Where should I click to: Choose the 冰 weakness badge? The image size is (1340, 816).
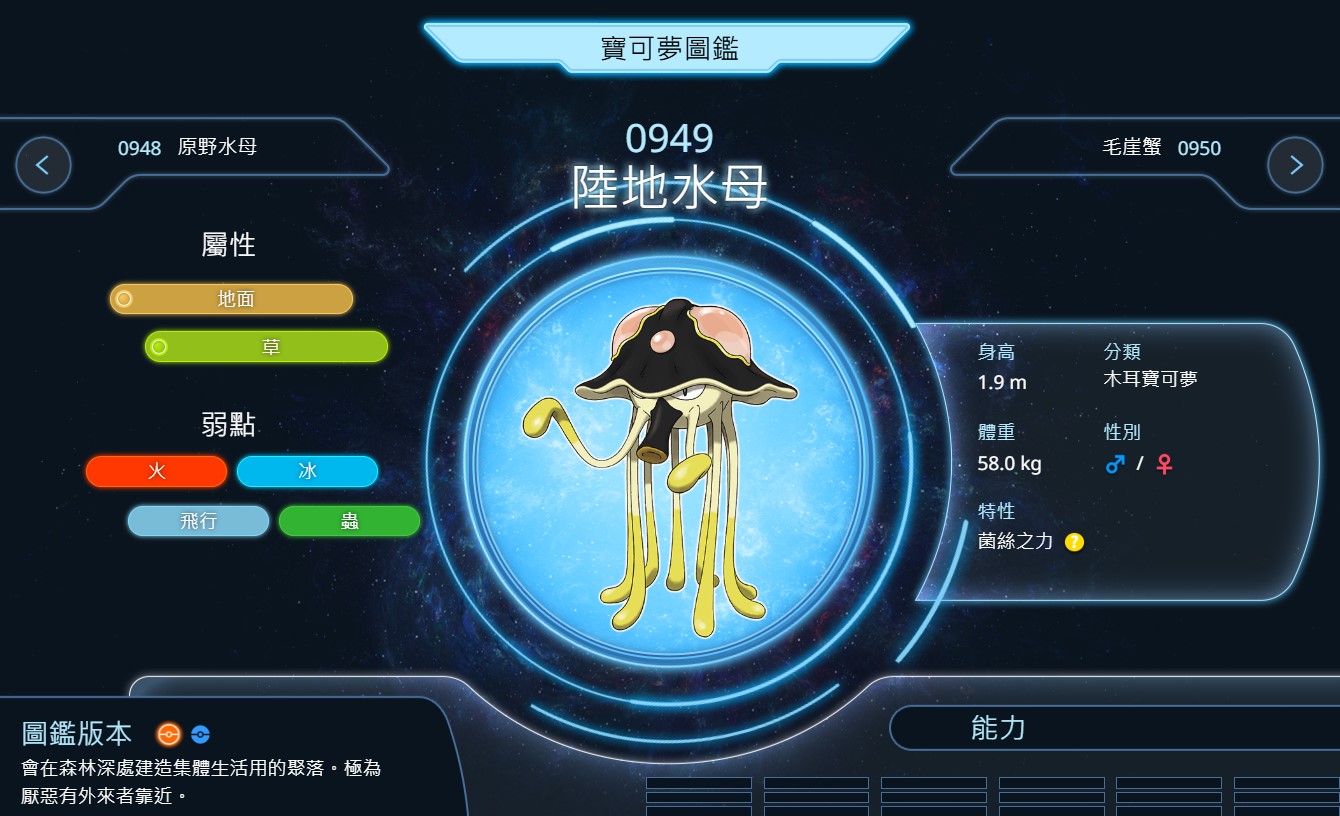307,472
